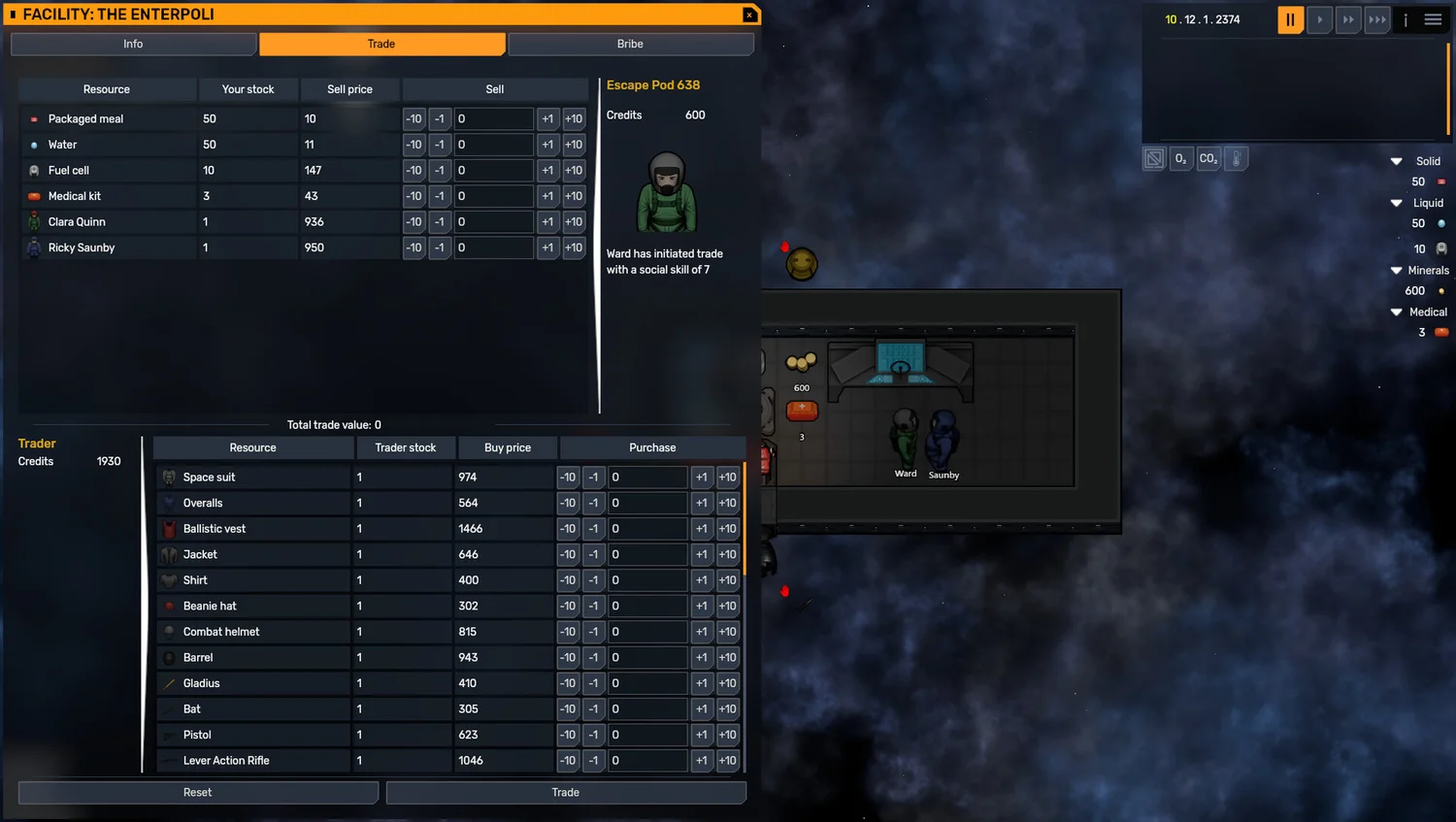Reset the trade offer

pyautogui.click(x=198, y=793)
